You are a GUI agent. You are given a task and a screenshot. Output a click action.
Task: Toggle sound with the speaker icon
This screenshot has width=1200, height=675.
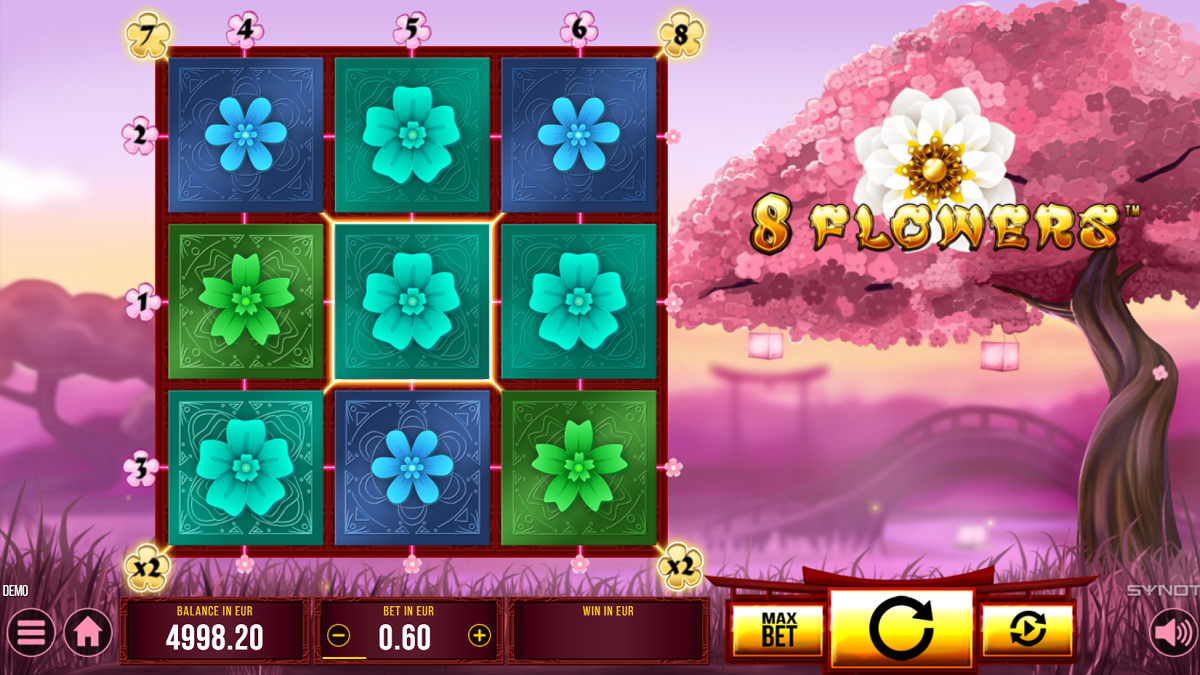(x=1172, y=633)
